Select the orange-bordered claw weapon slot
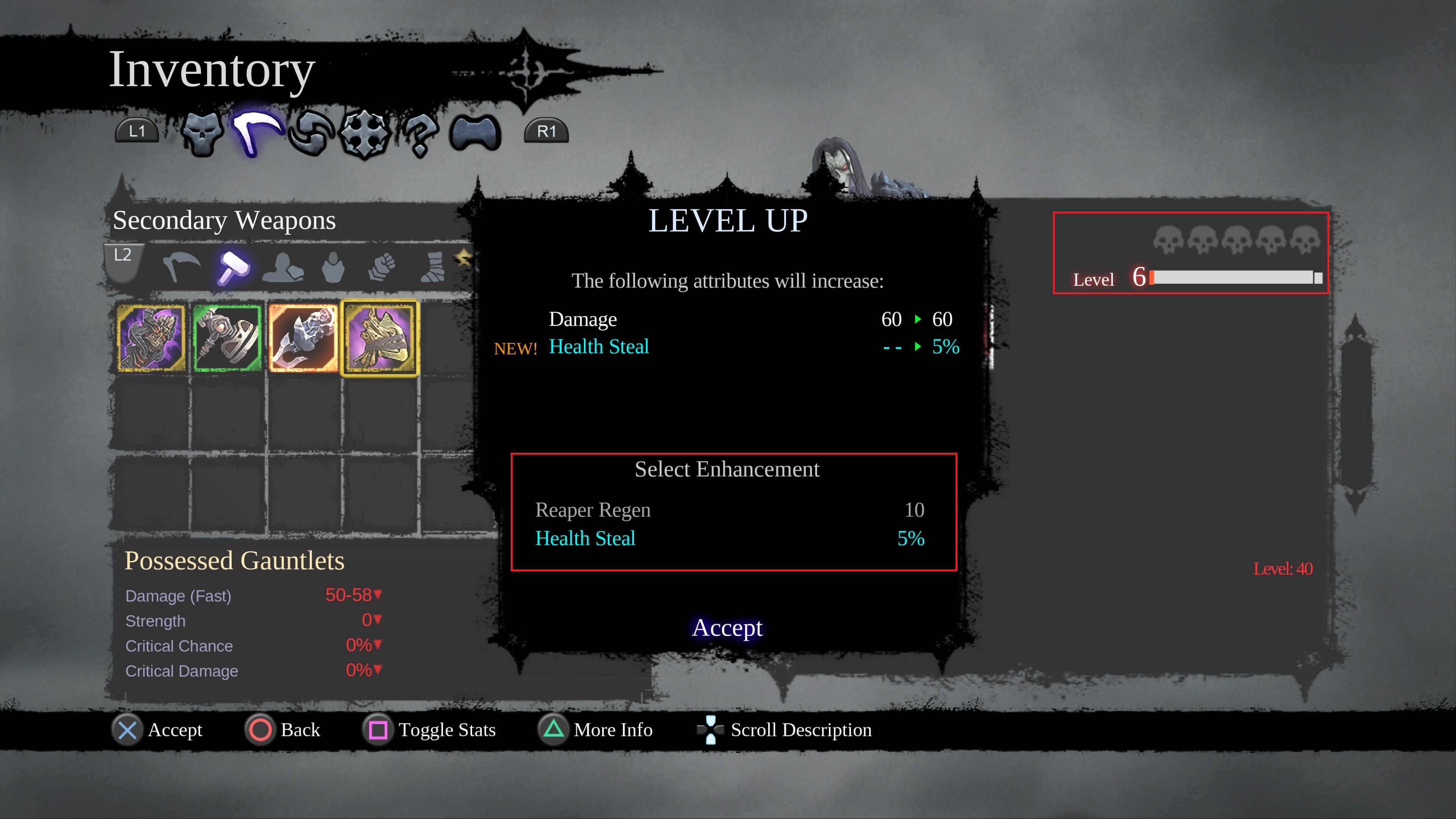1456x819 pixels. pyautogui.click(x=303, y=338)
